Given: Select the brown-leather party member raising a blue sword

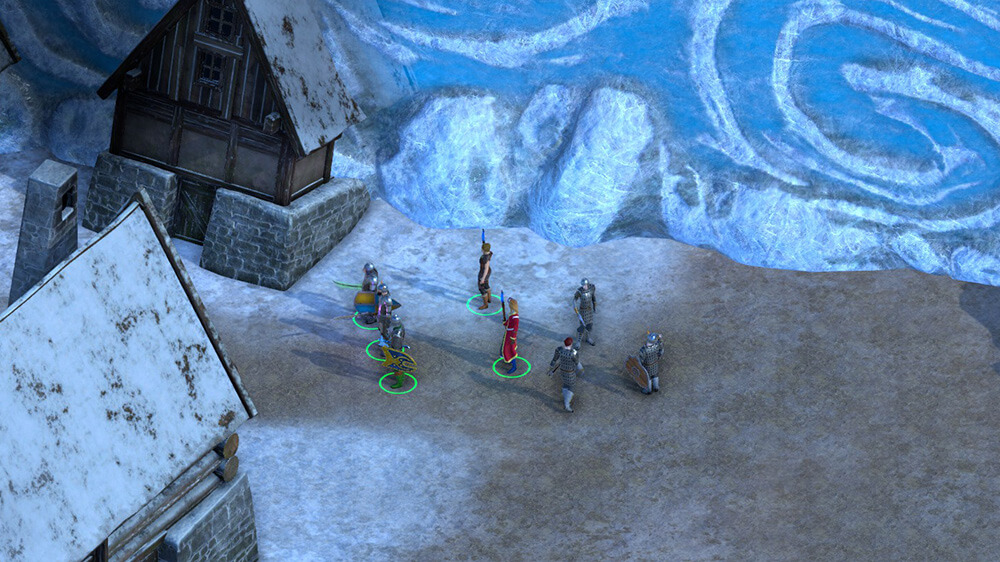Looking at the screenshot, I should (485, 272).
